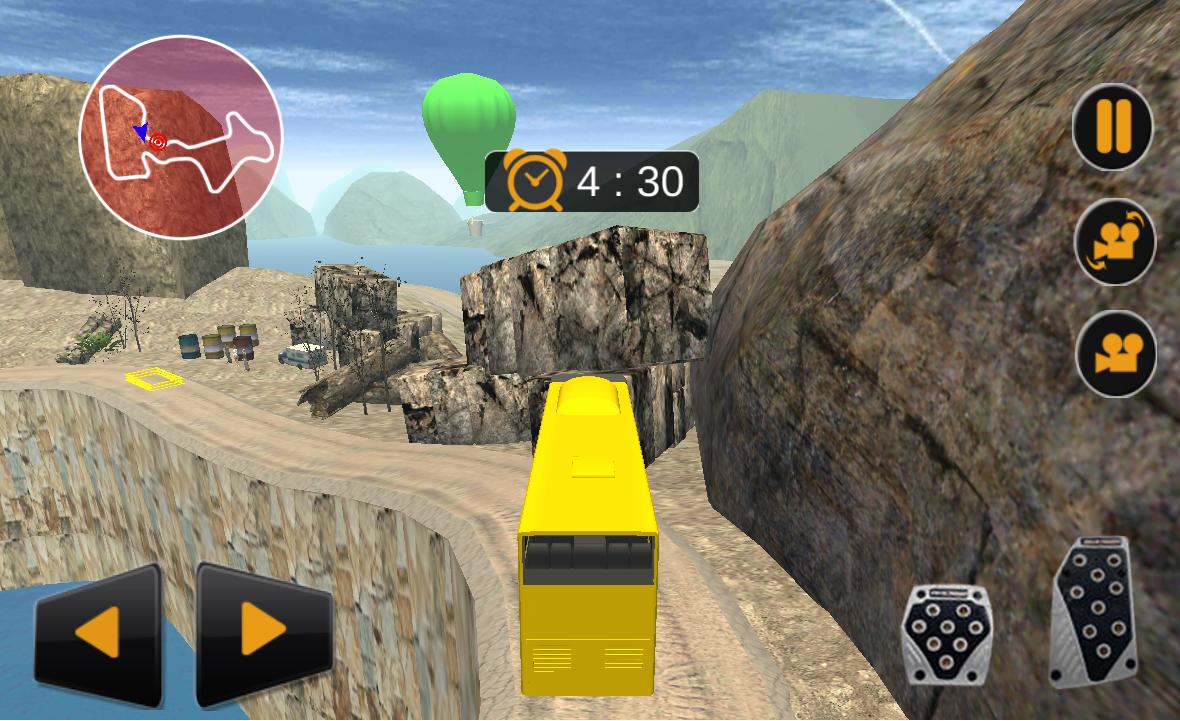Screen dimensions: 1180x721
Task: Open the circular route minimap
Action: point(180,137)
